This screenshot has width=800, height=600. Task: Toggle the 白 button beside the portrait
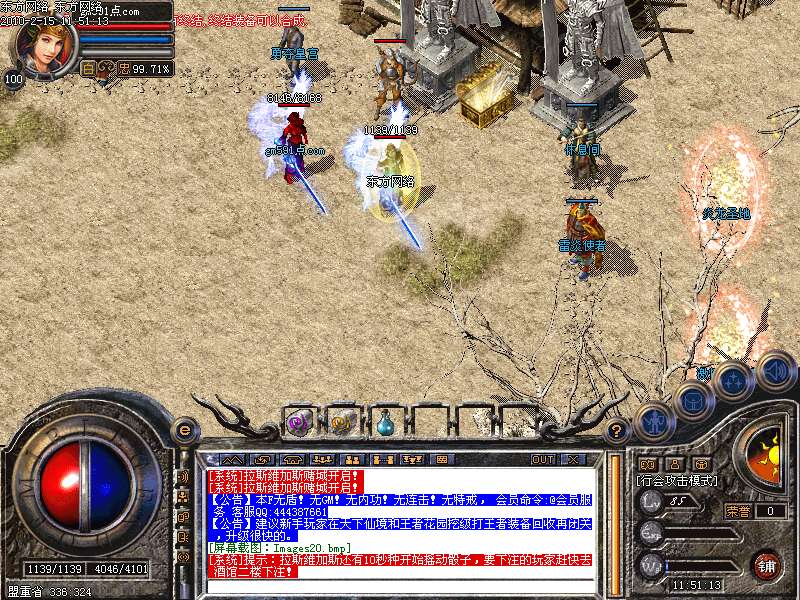[x=87, y=69]
